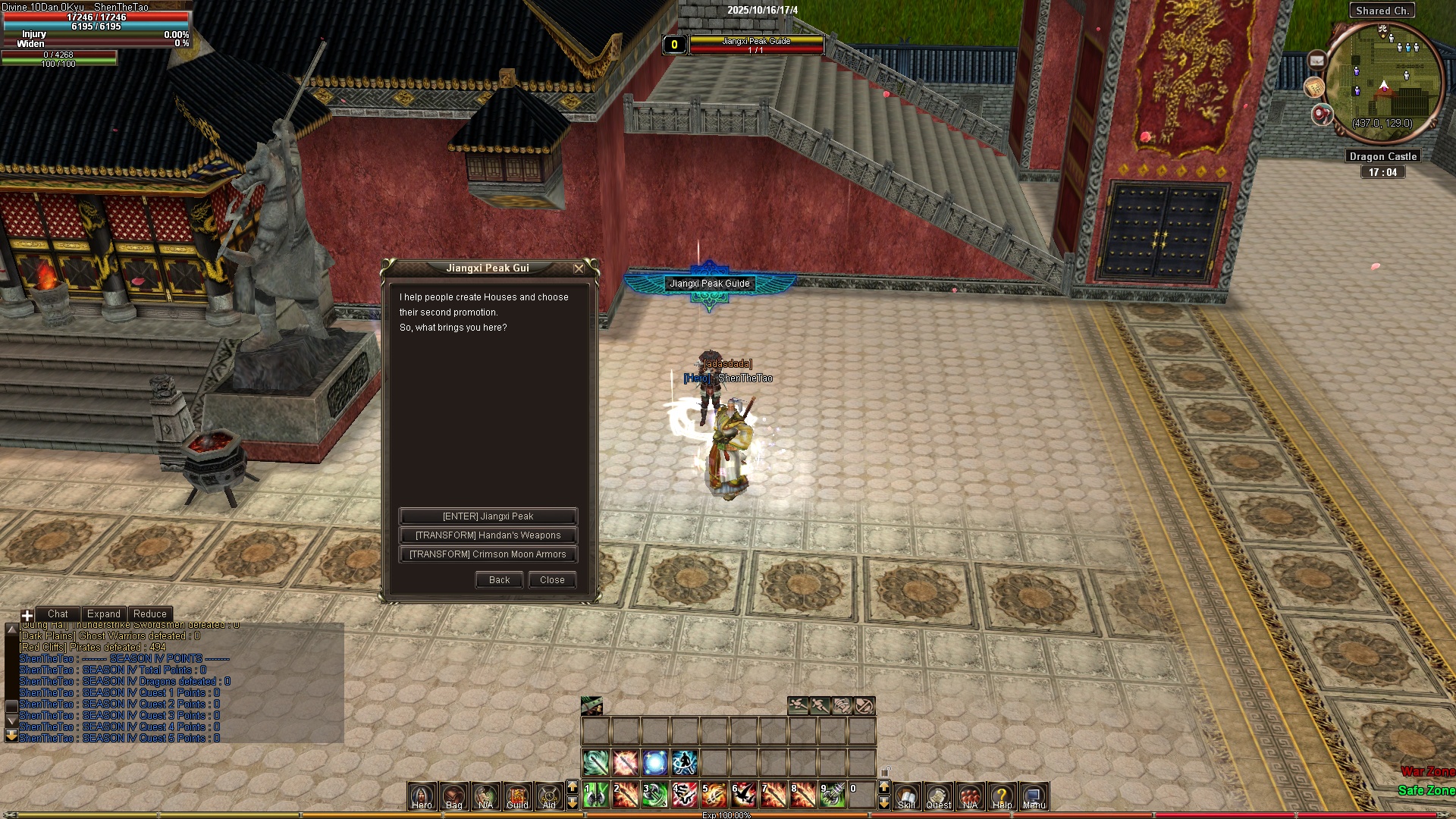Toggle the walk/run mode icon above the hotbar
The height and width of the screenshot is (819, 1456).
pos(820,705)
